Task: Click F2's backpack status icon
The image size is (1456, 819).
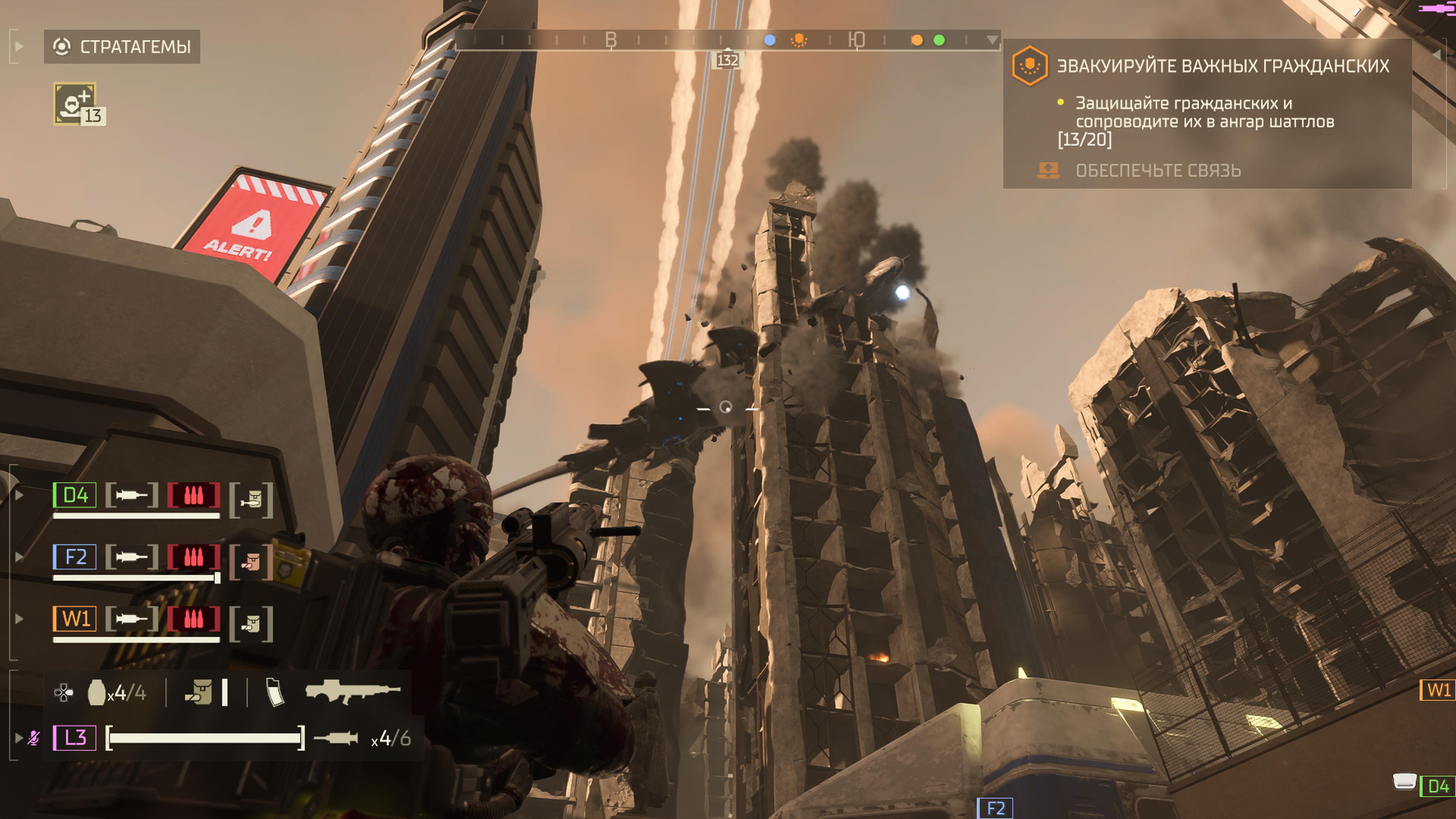Action: pos(251,561)
